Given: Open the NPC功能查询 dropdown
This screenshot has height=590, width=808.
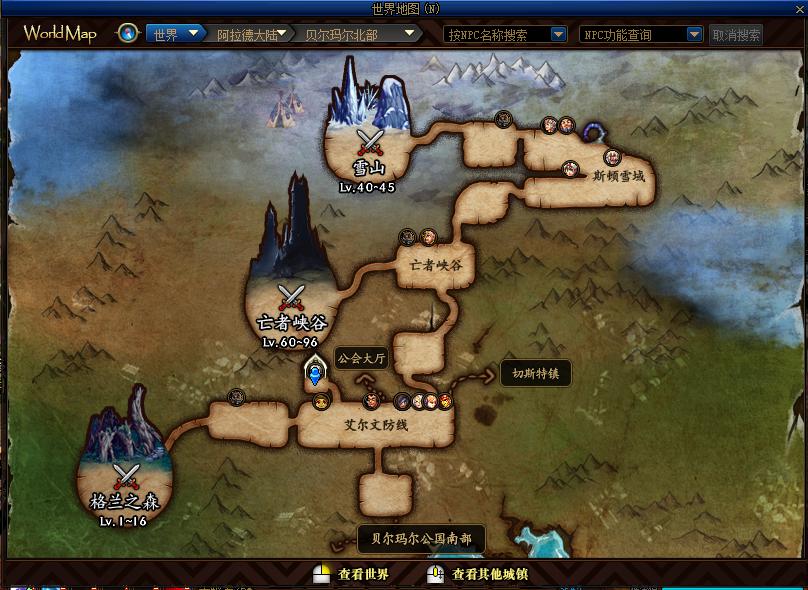Looking at the screenshot, I should click(640, 34).
